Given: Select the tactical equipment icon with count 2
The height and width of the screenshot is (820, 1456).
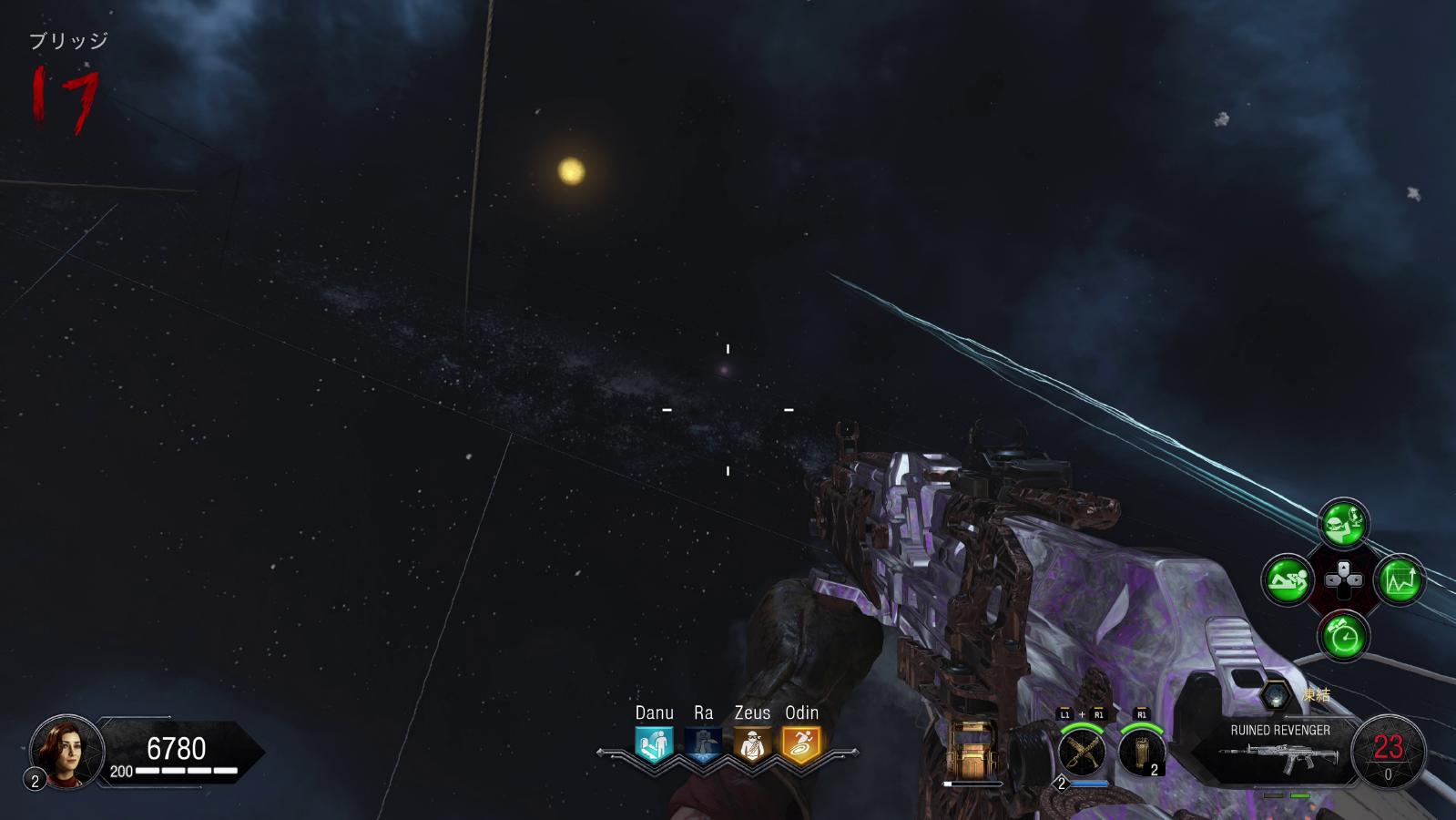Looking at the screenshot, I should pyautogui.click(x=1142, y=753).
